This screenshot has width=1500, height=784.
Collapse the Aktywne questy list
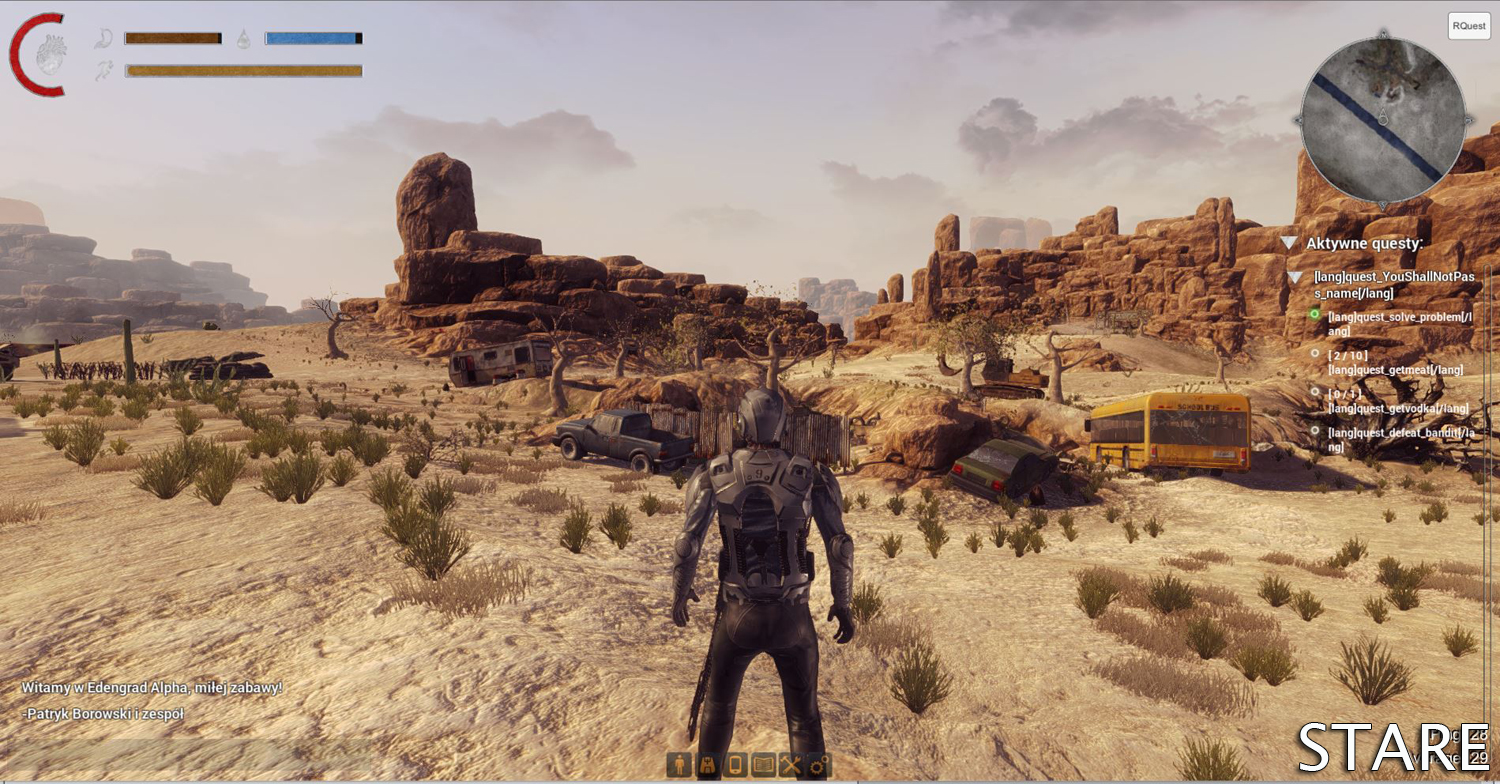(x=1290, y=243)
